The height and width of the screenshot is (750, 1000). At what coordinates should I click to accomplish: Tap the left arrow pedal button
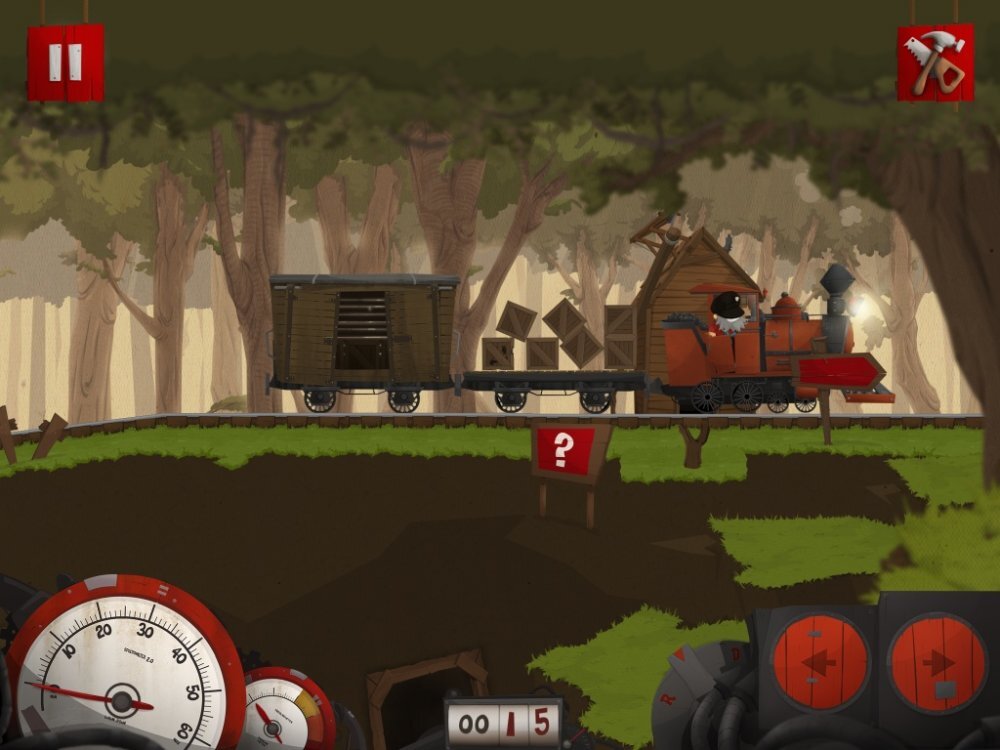(x=821, y=663)
